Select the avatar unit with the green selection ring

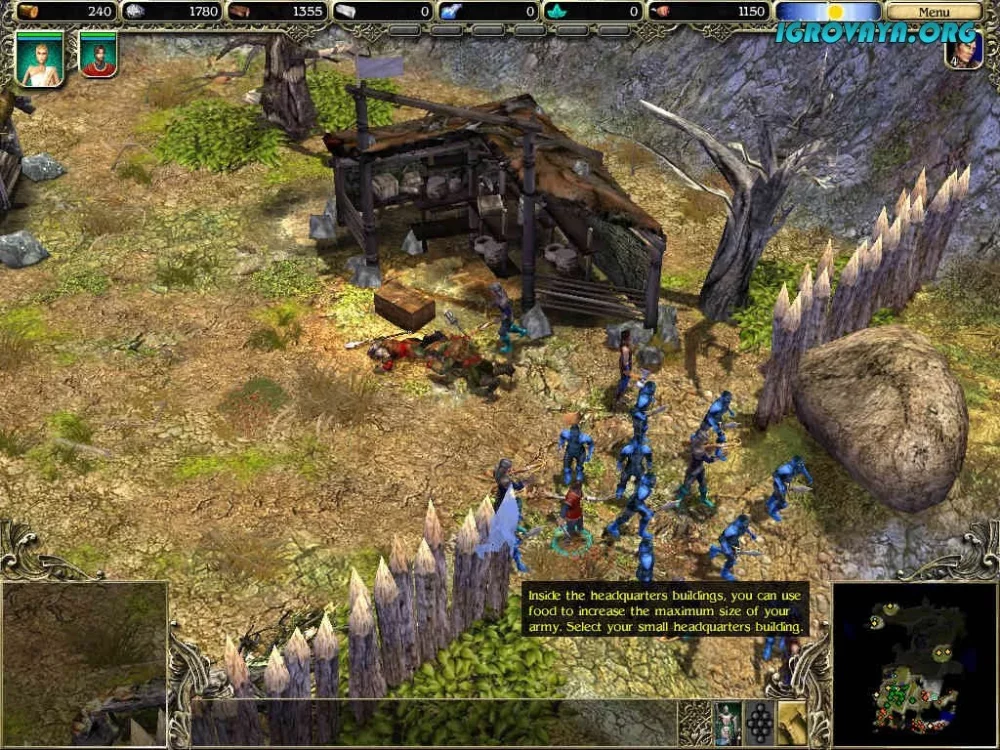[571, 512]
